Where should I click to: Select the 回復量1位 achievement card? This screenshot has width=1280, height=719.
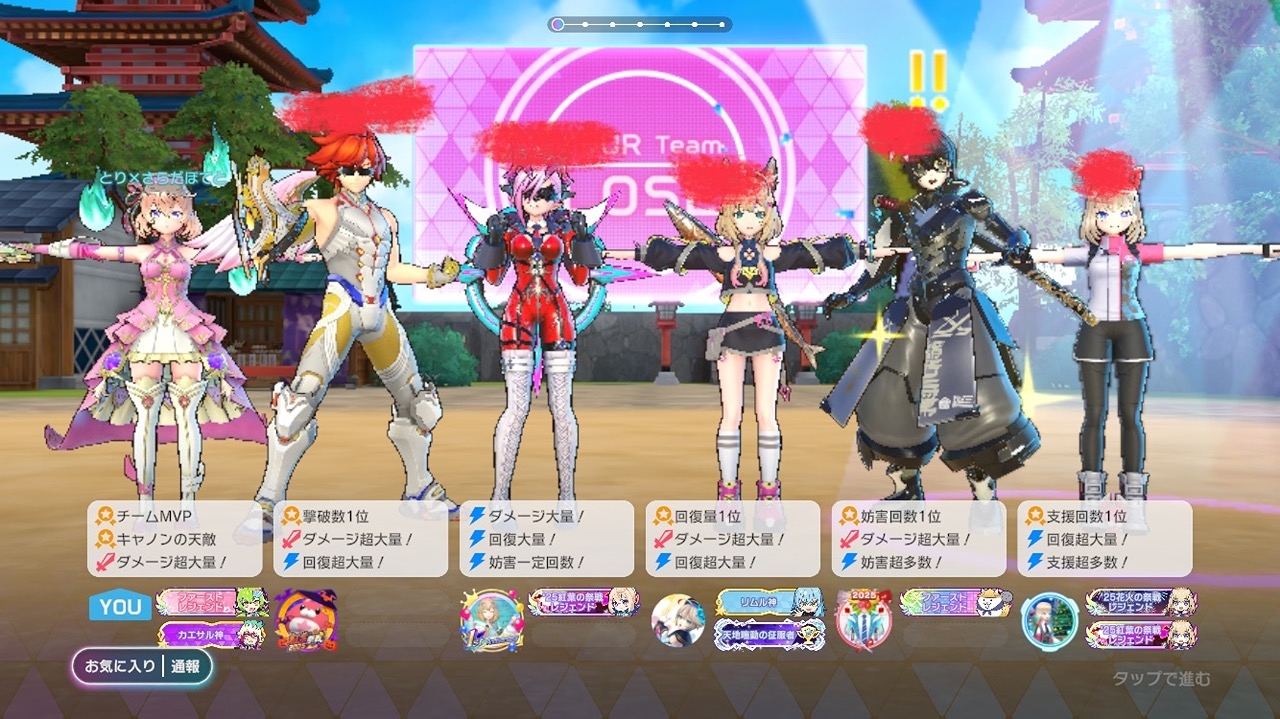[x=733, y=539]
